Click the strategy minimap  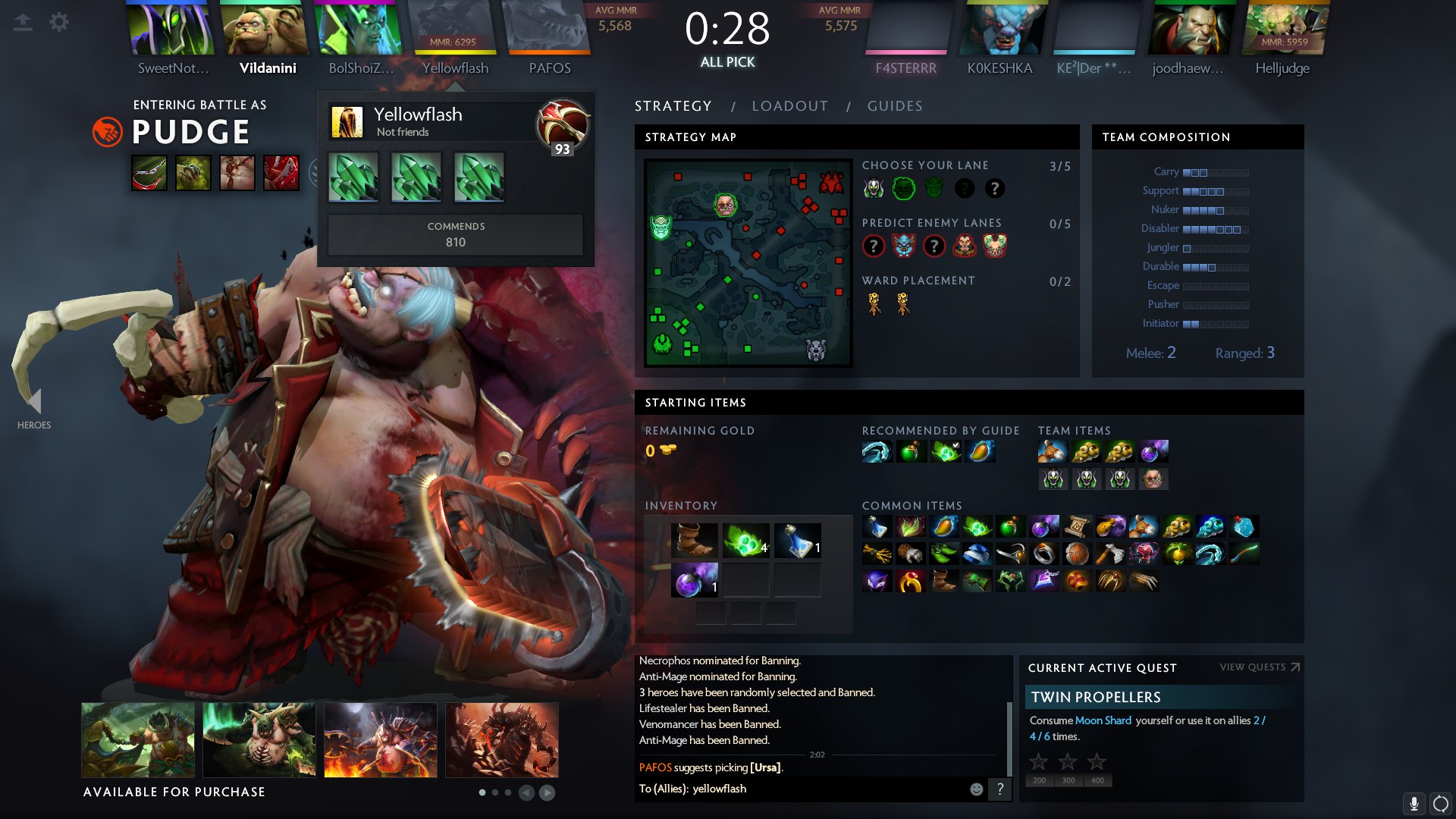(x=748, y=262)
